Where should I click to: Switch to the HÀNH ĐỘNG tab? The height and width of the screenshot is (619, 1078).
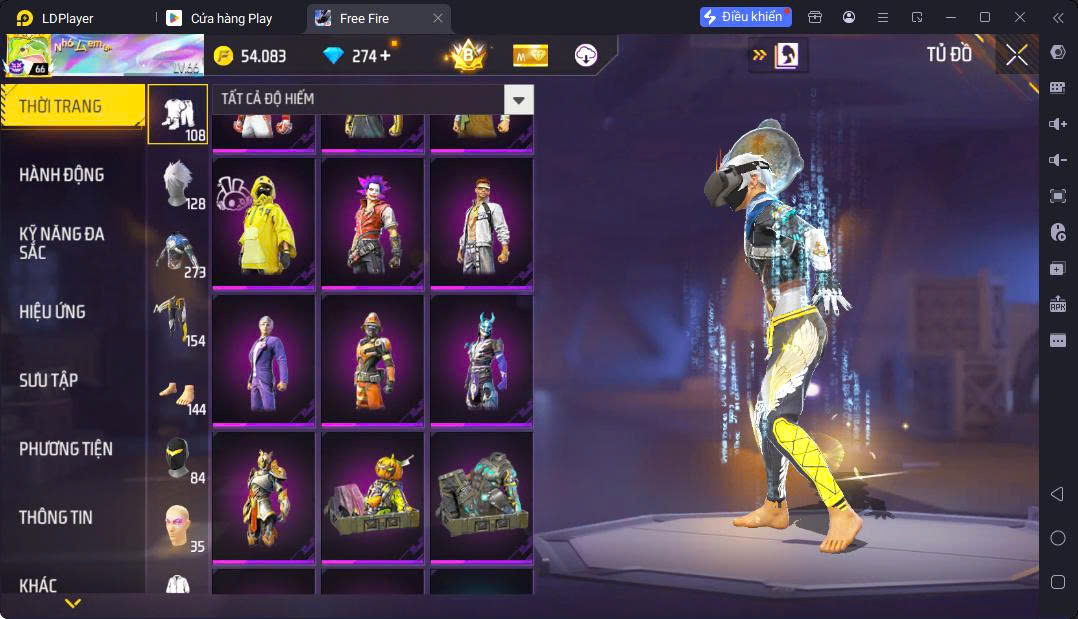62,175
